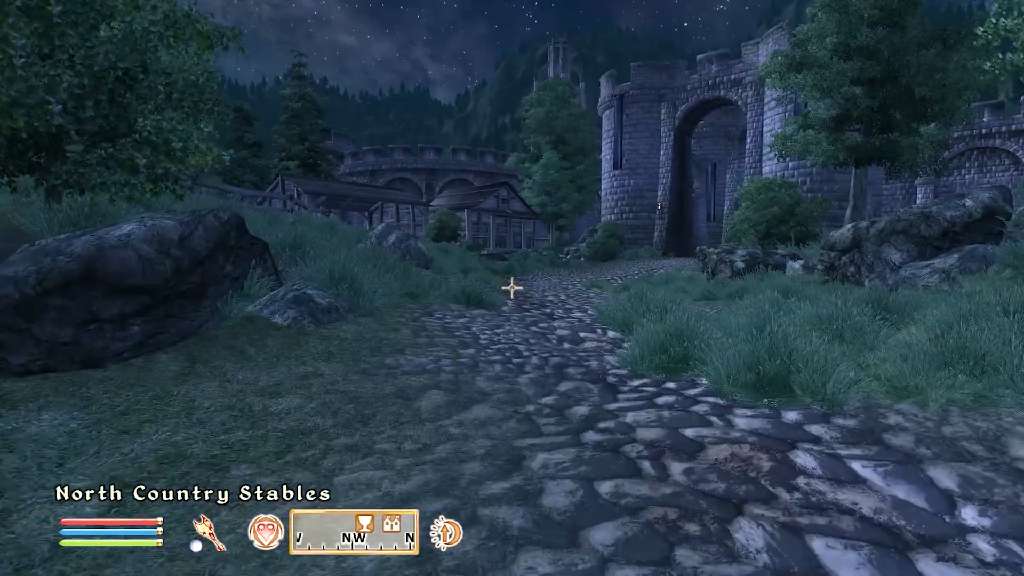Select the heart-shaped spell icon
The width and height of the screenshot is (1024, 576).
[x=265, y=531]
